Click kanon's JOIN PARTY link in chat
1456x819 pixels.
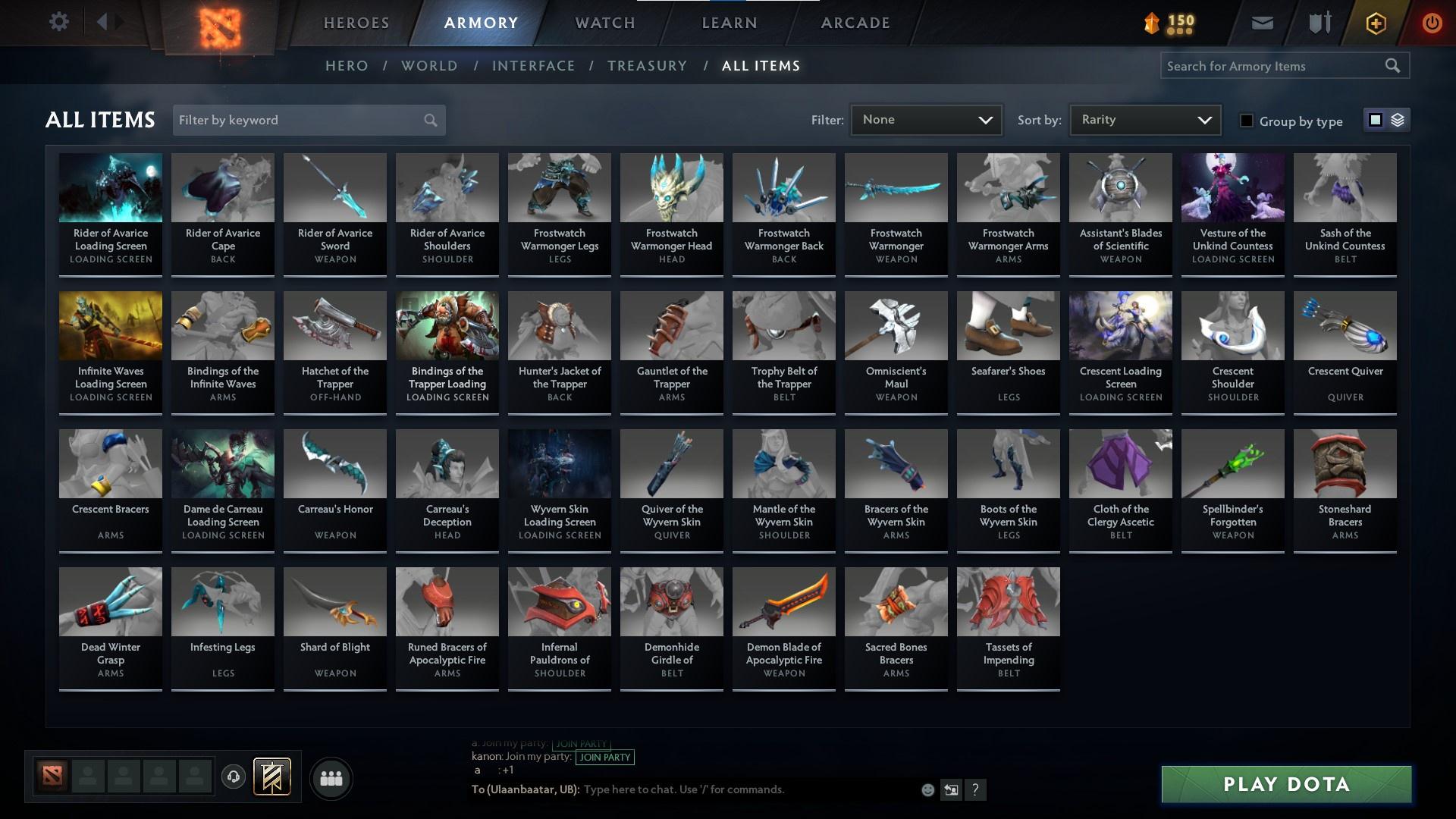[604, 758]
